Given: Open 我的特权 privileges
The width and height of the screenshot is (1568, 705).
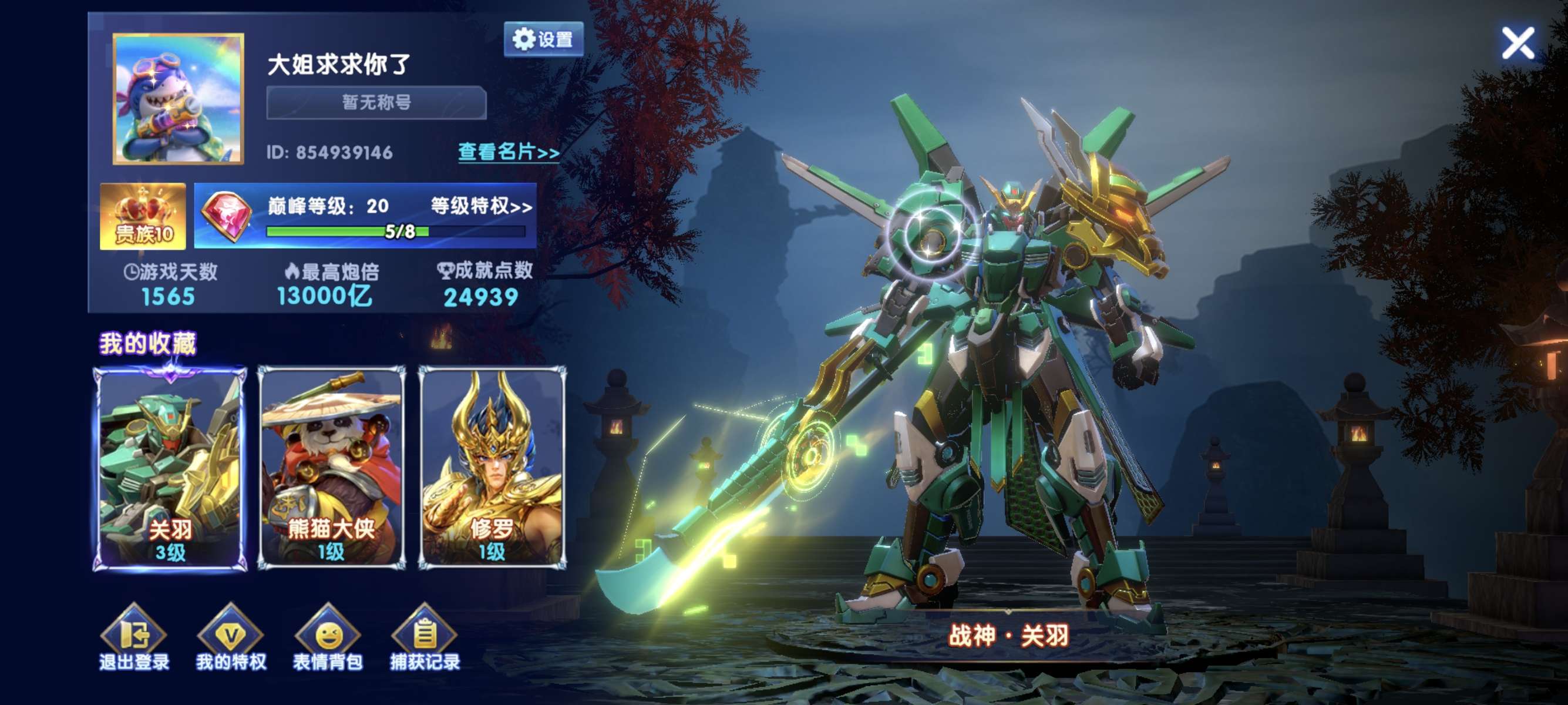Looking at the screenshot, I should click(x=231, y=638).
